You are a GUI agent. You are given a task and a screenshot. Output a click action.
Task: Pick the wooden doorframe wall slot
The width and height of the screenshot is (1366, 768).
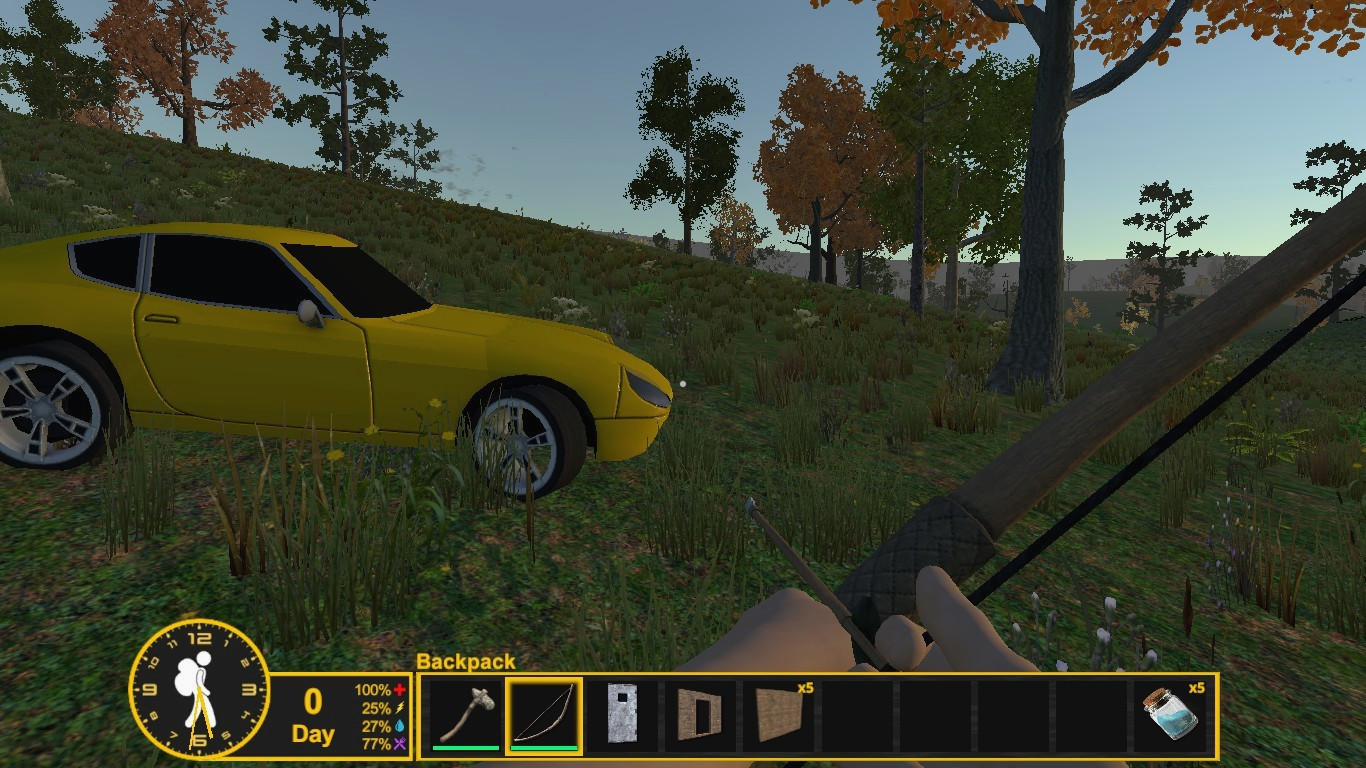[699, 714]
